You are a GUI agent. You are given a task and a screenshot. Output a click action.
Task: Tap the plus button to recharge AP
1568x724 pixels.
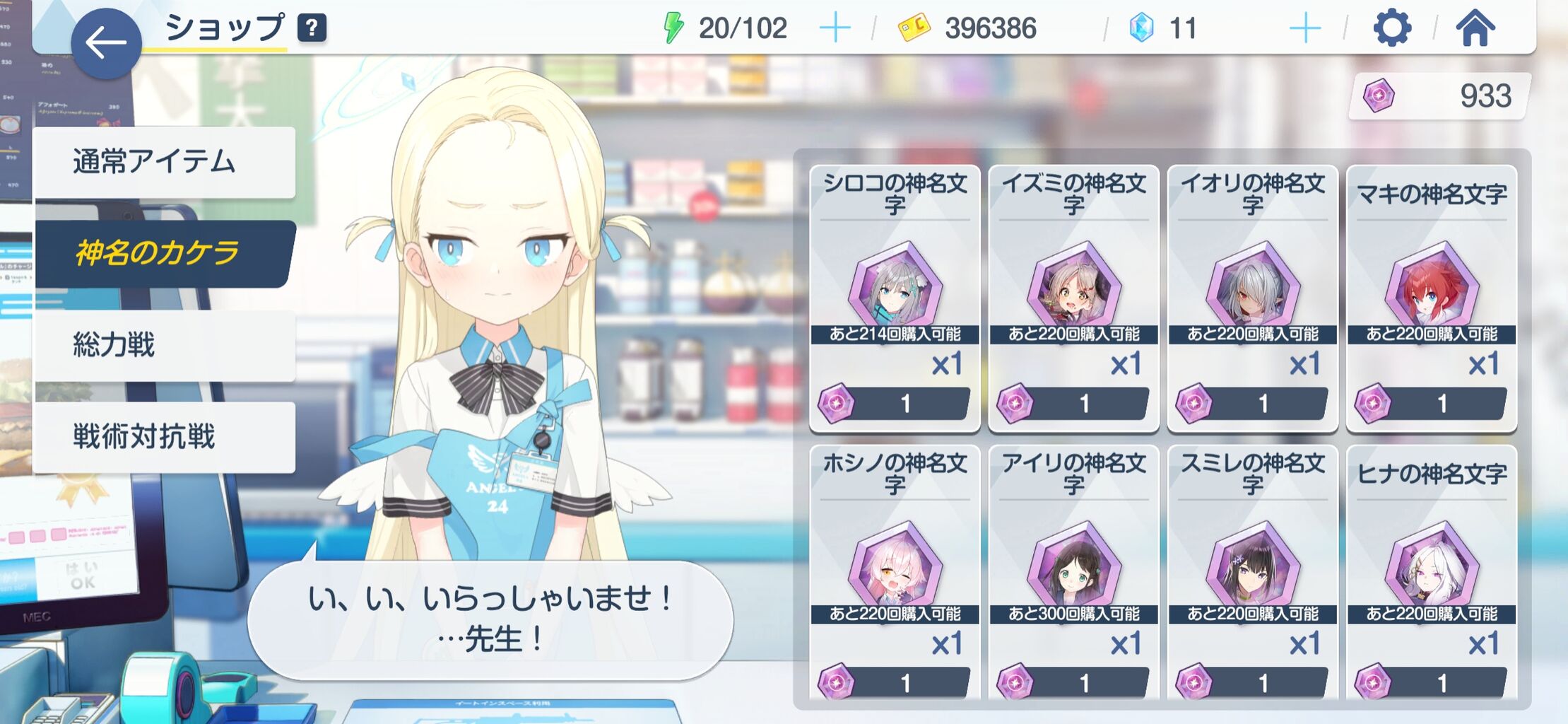[835, 28]
